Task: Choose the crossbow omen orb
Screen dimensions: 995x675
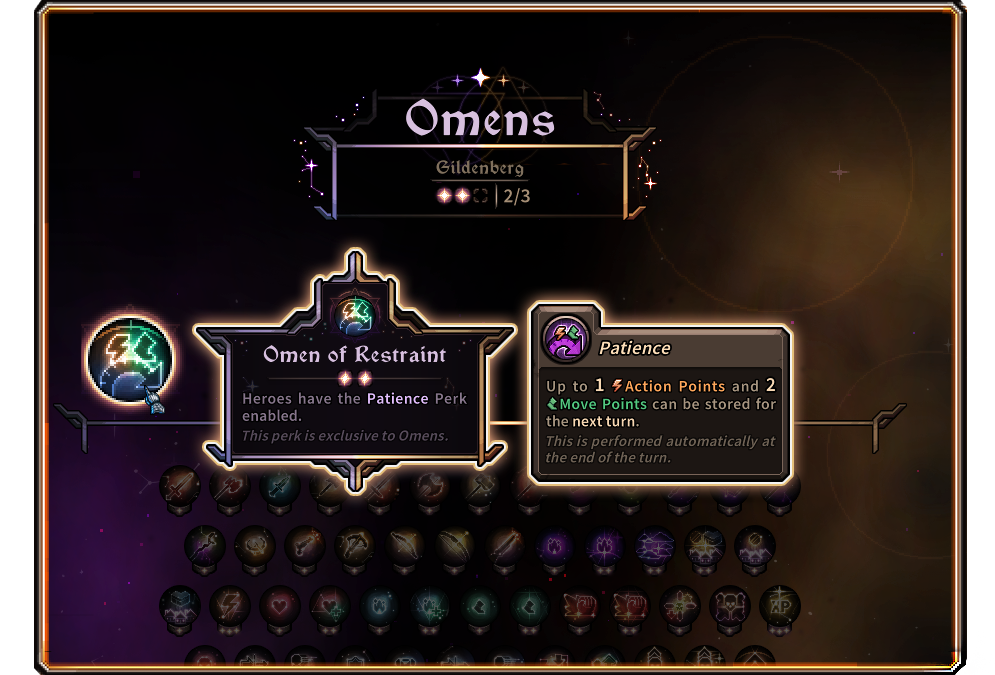Action: pos(354,546)
